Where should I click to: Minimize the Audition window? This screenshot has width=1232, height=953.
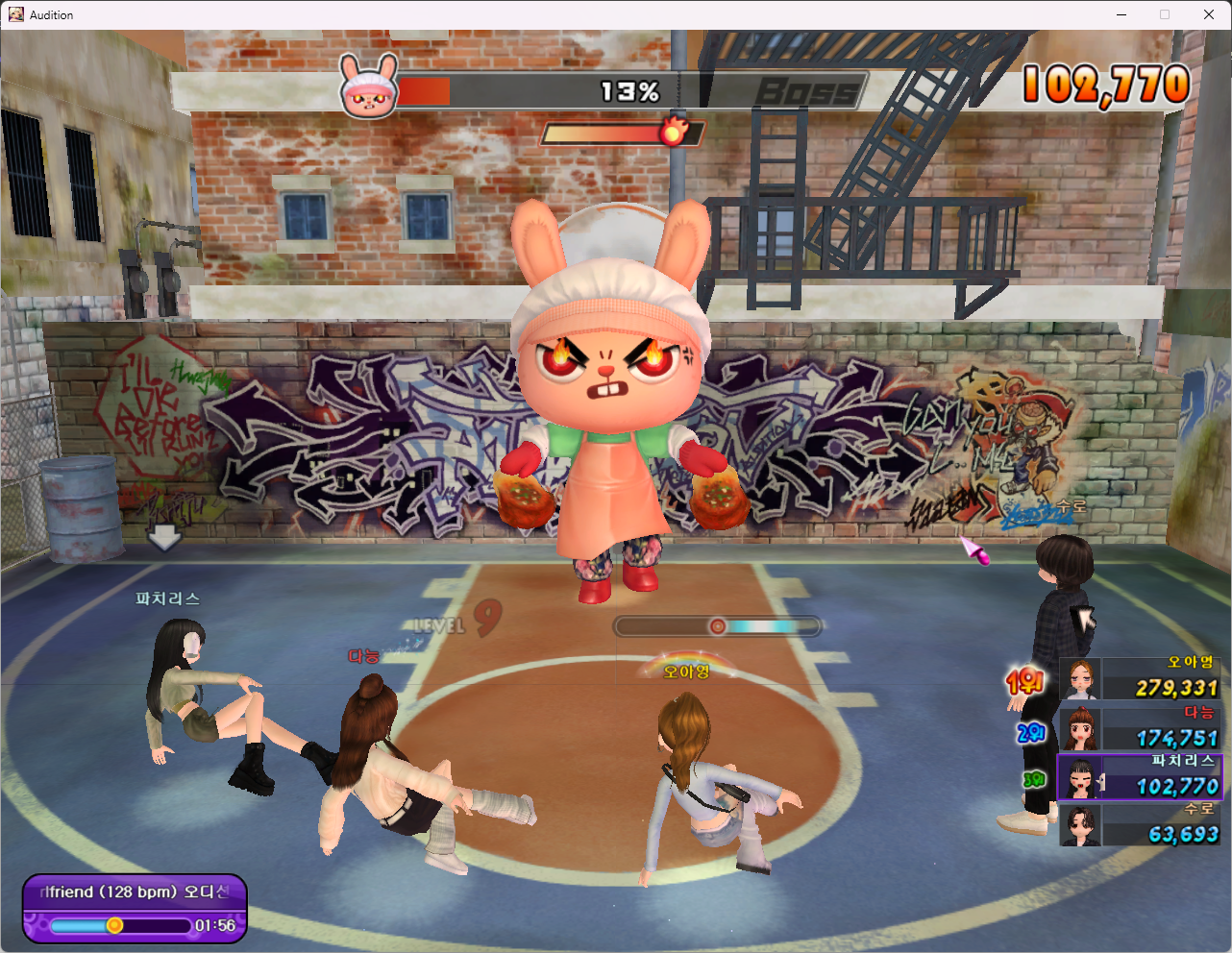coord(1121,14)
